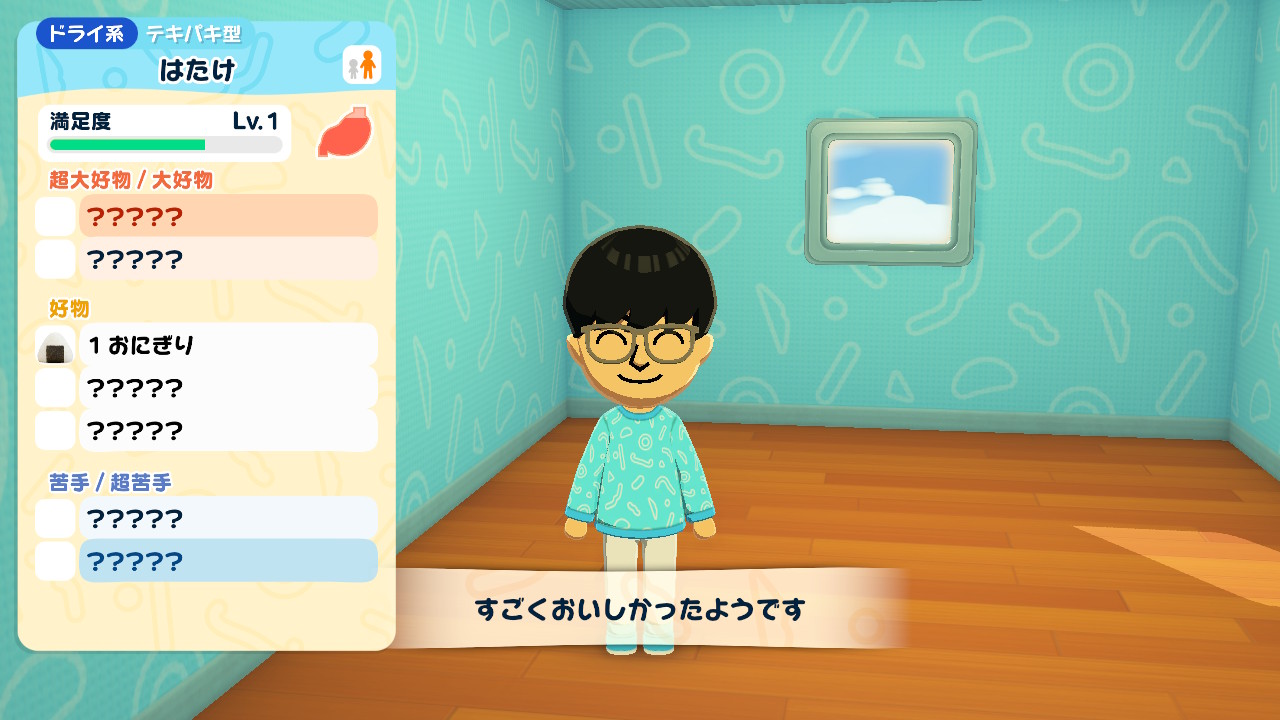Click the empty icon next to second 大好物 entry
Screen dimensions: 1280x720
(55, 259)
